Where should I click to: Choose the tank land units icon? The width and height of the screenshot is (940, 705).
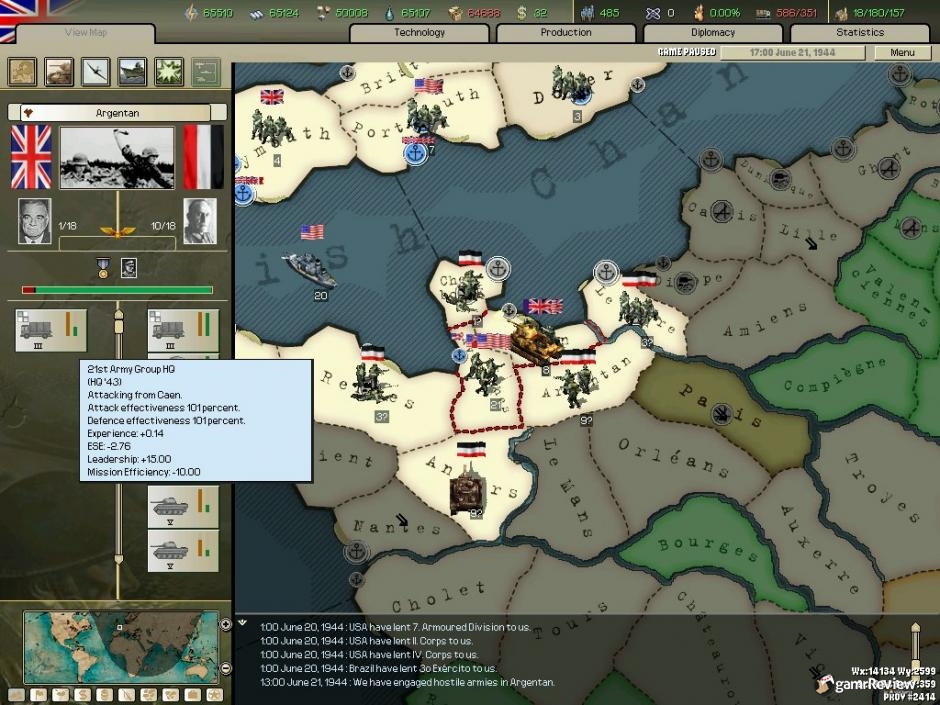59,71
